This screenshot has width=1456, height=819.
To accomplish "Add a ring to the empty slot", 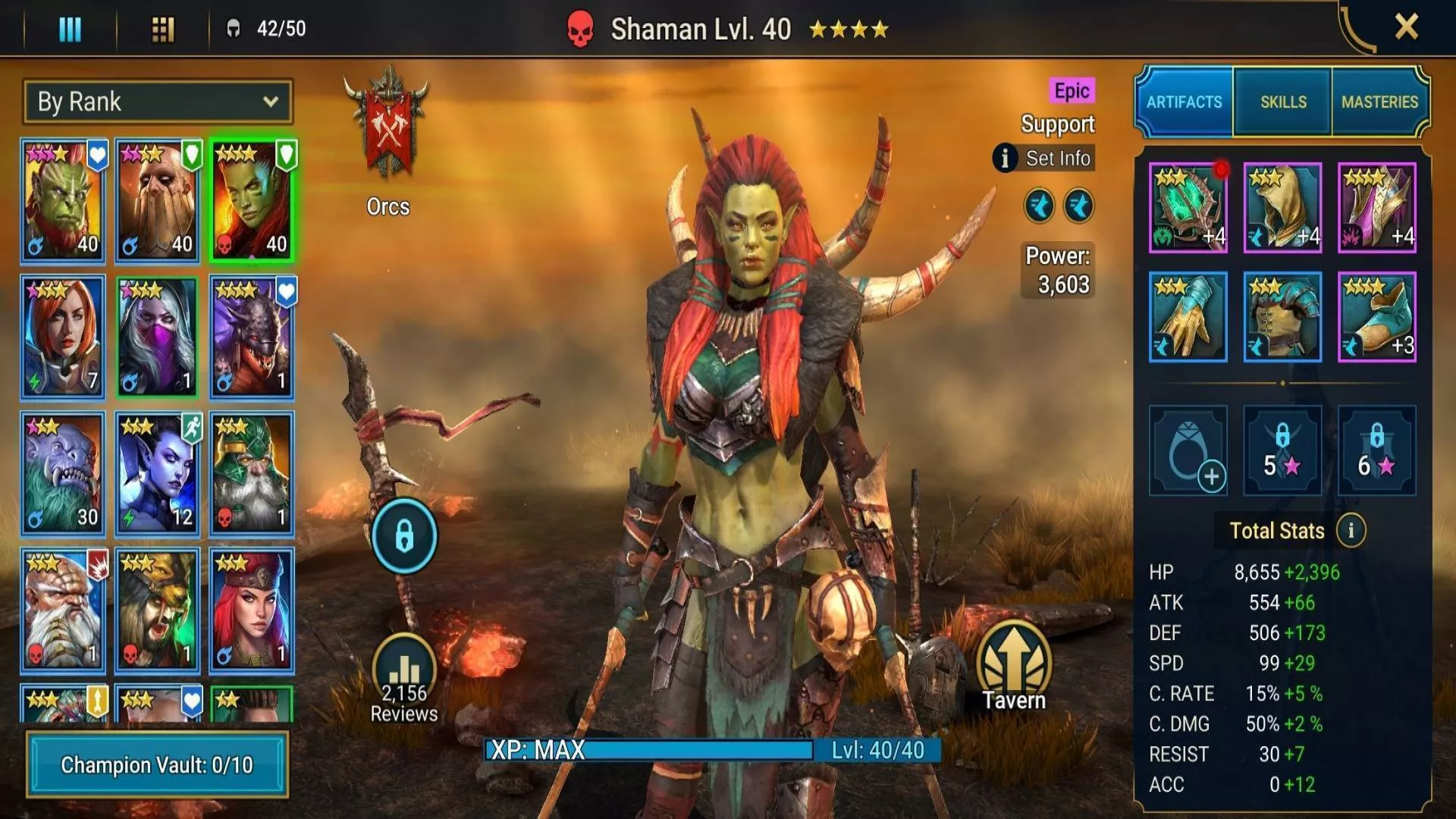I will coord(1188,450).
